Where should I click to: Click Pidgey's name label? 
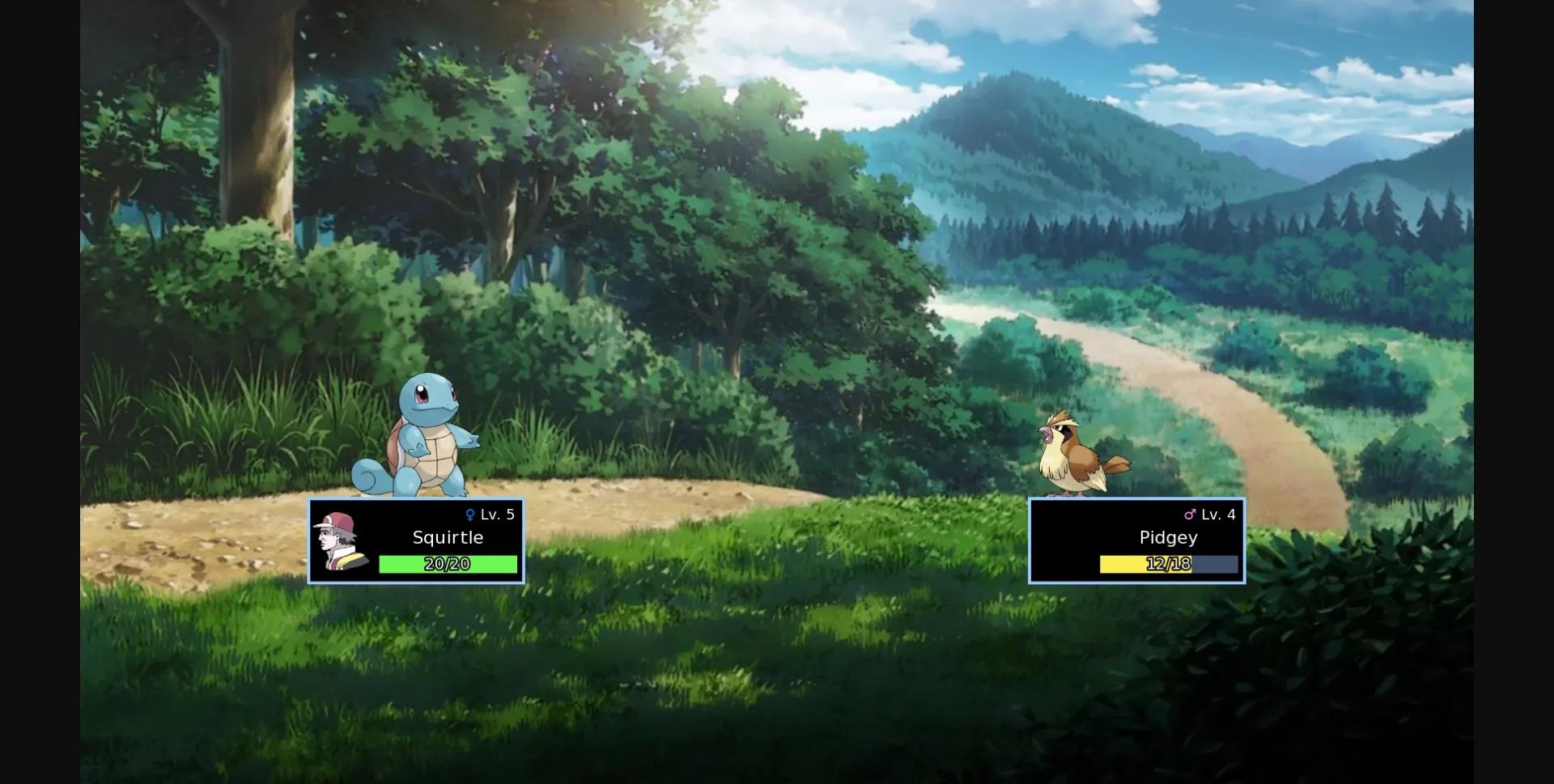(1169, 537)
